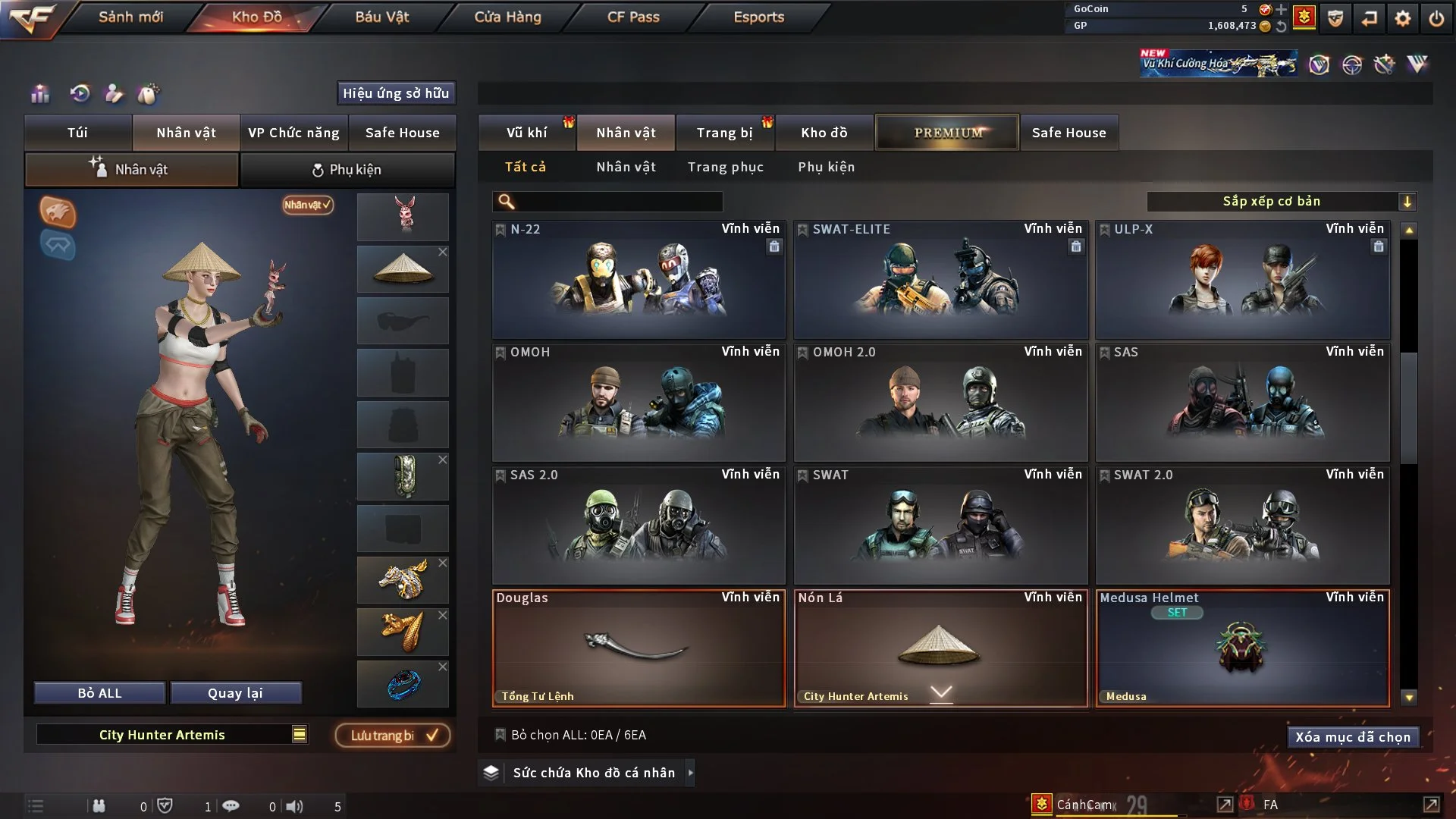Screen dimensions: 1456x819
Task: Click the inventory search field
Action: 618,202
